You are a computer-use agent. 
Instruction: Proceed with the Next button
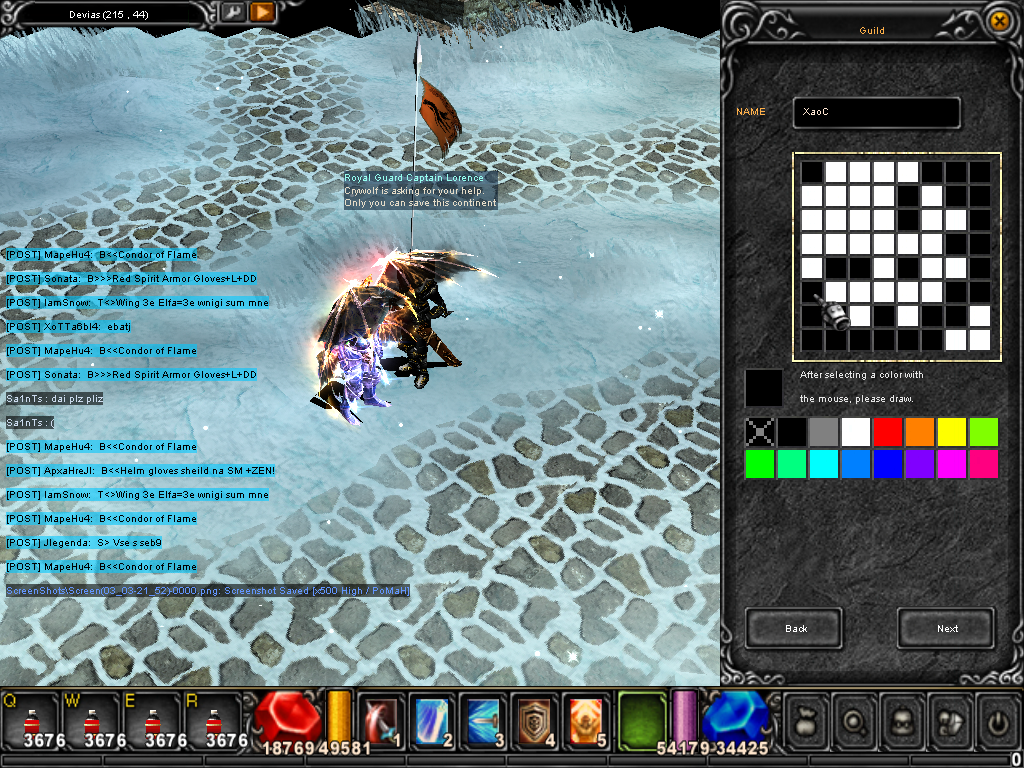946,628
